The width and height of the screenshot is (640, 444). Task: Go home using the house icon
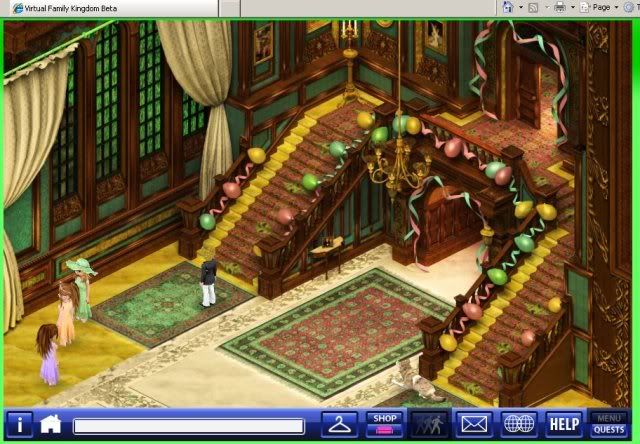[51, 424]
